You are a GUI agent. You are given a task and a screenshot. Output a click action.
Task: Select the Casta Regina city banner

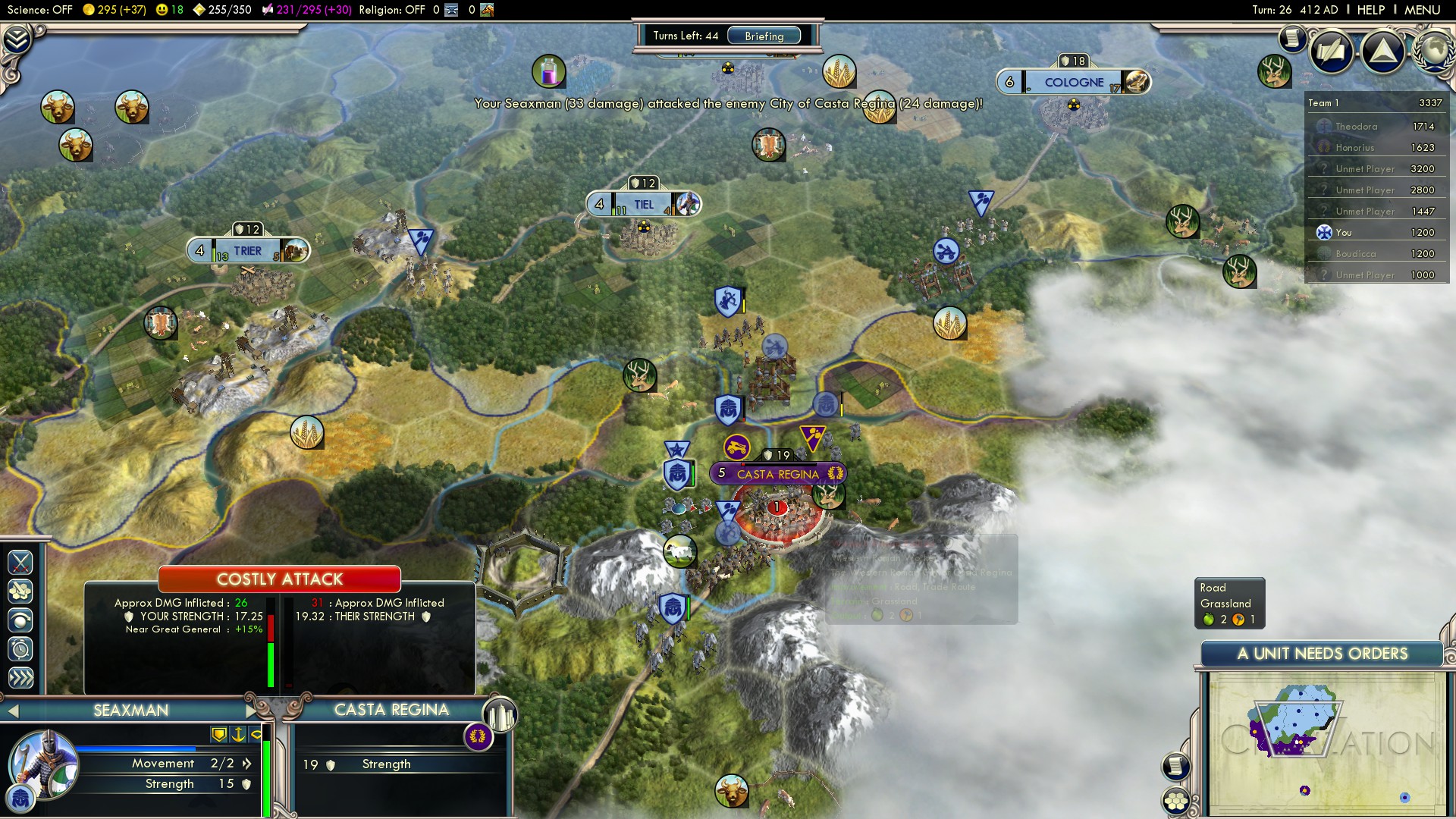coord(777,474)
